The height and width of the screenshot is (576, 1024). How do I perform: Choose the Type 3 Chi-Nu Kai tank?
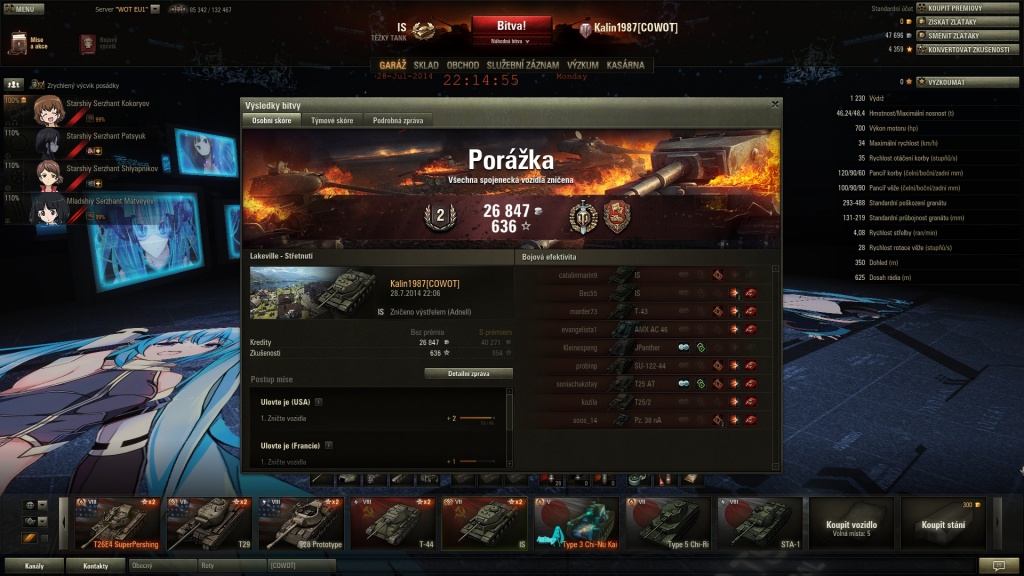coord(577,523)
